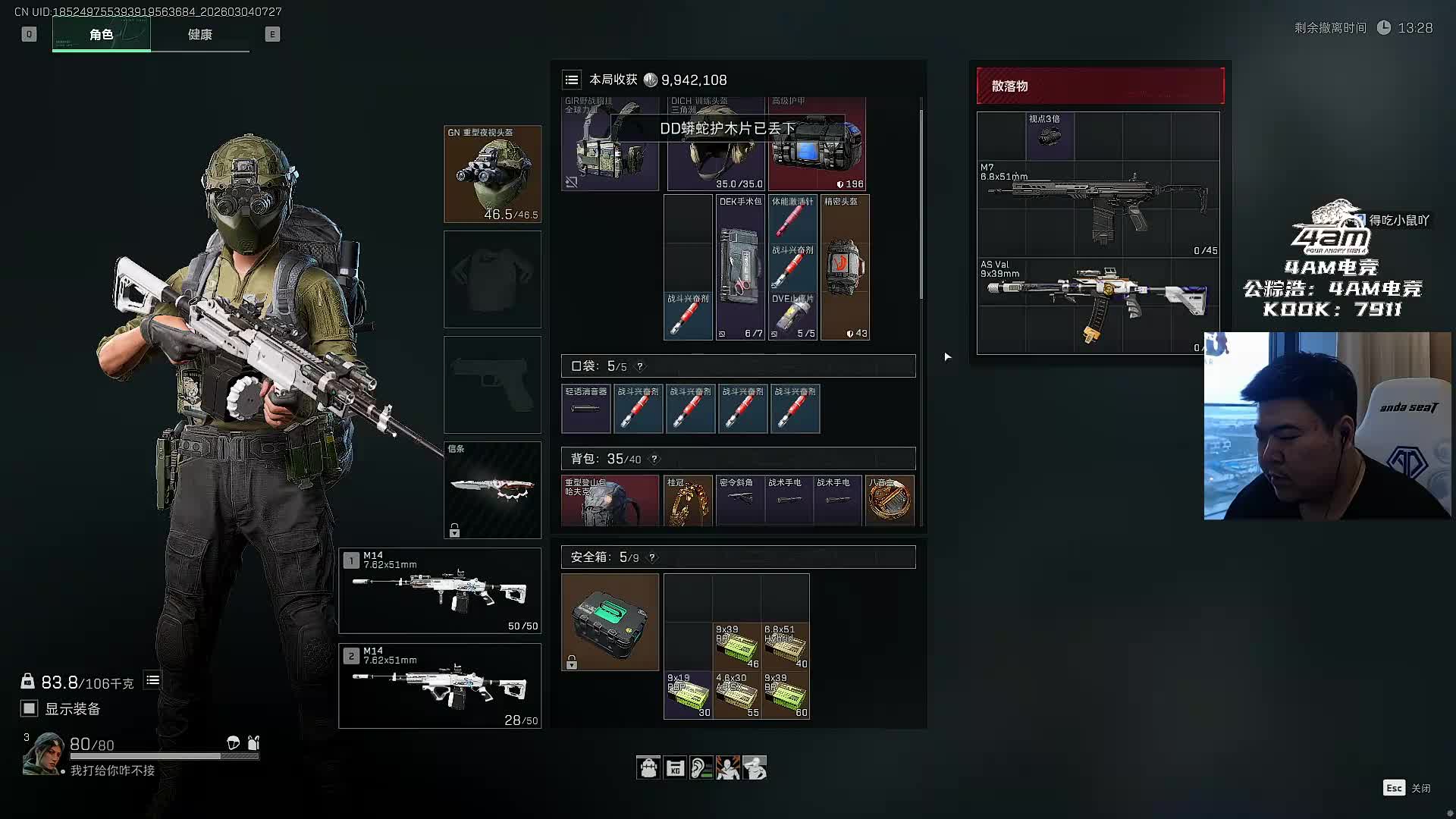Click the 精密头盔 repair kit item
Viewport: 1456px width, 819px height.
click(x=845, y=267)
